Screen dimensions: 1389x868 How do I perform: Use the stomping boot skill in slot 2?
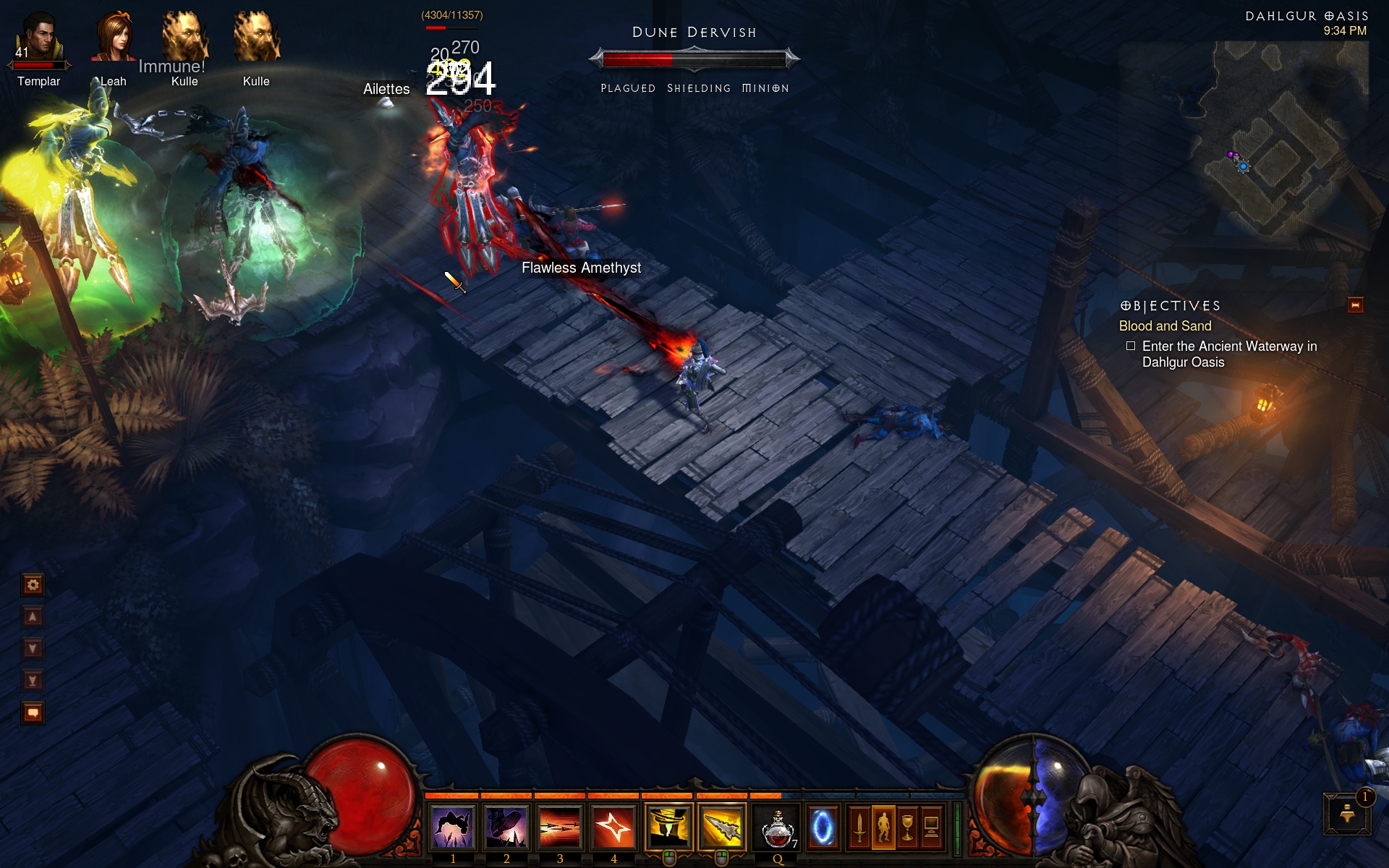point(506,827)
